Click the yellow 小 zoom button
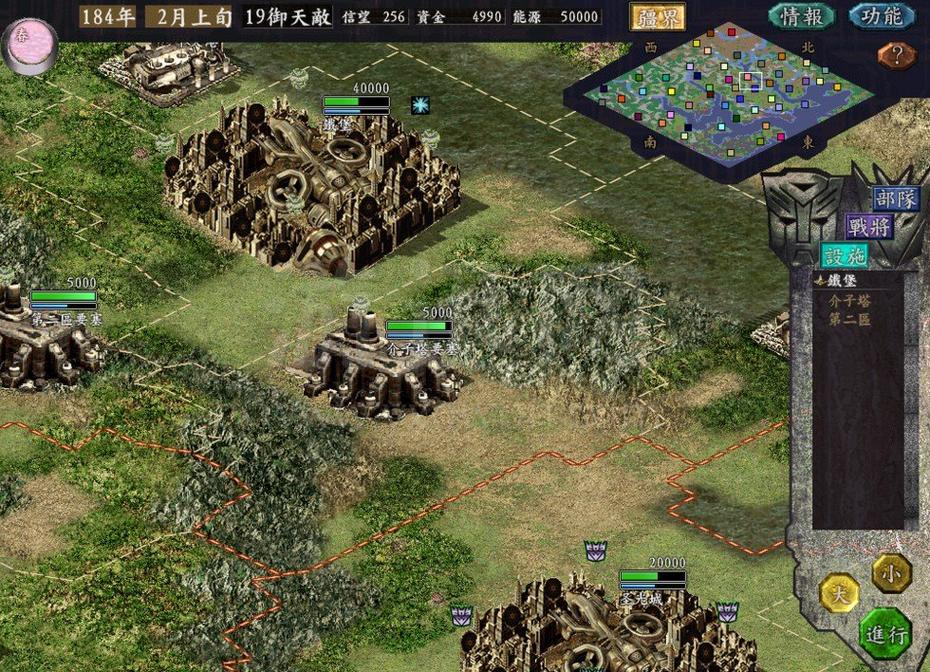Image resolution: width=930 pixels, height=672 pixels. pyautogui.click(x=890, y=574)
